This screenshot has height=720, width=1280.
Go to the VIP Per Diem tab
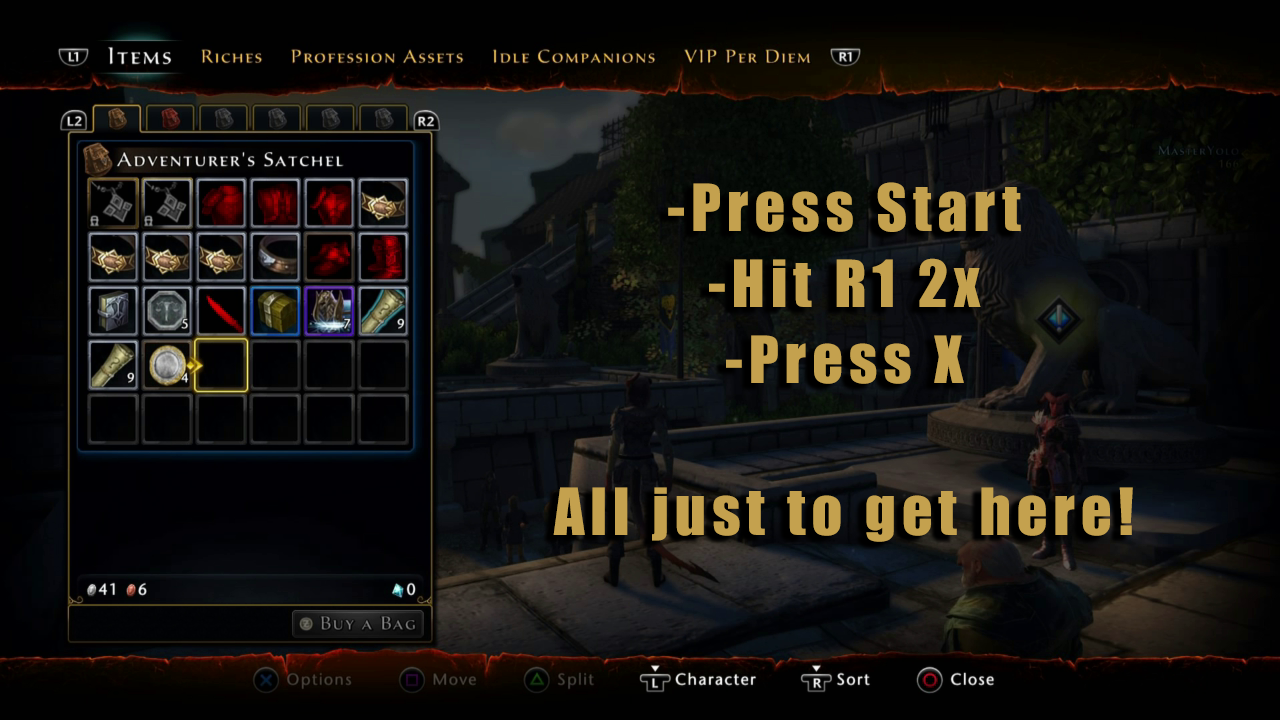747,57
